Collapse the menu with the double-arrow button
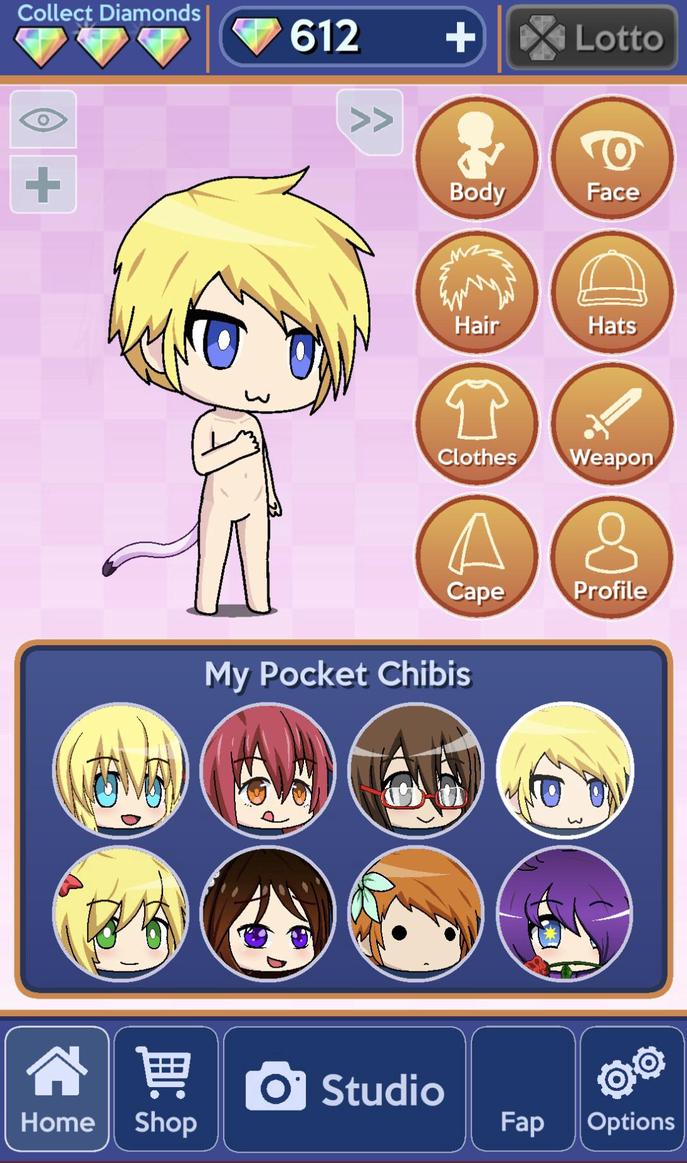This screenshot has height=1163, width=687. [x=370, y=121]
